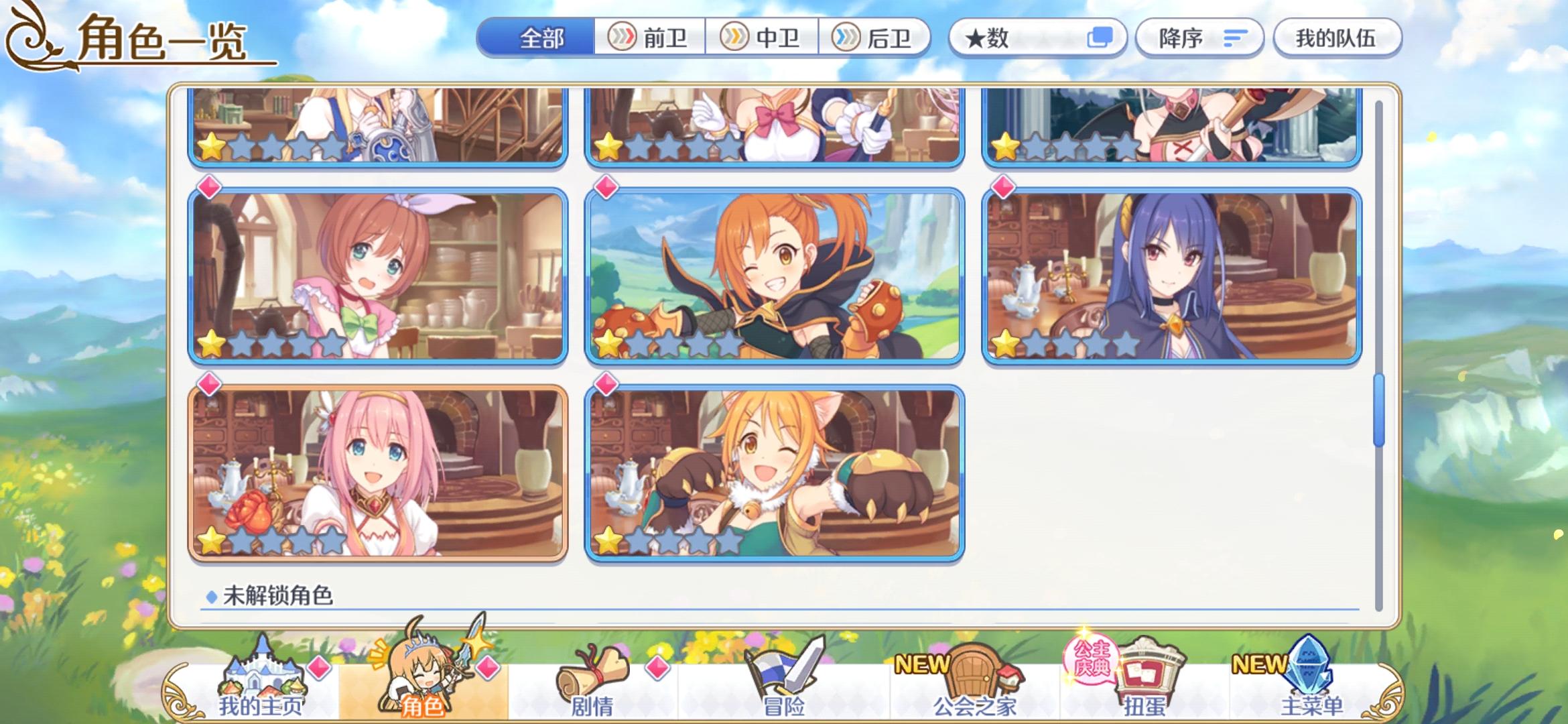
Task: Toggle the 后卫 rearguard filter
Action: [x=876, y=38]
